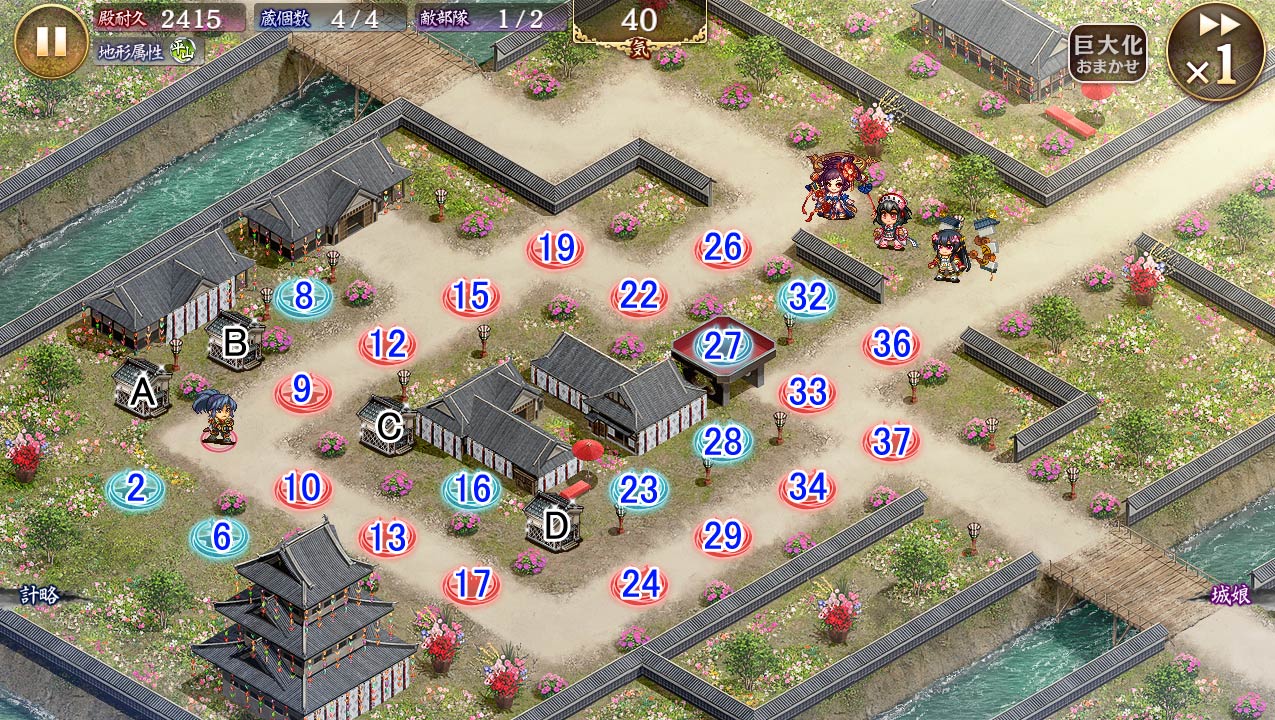
Task: Pick red placement tile 26
Action: [x=723, y=248]
